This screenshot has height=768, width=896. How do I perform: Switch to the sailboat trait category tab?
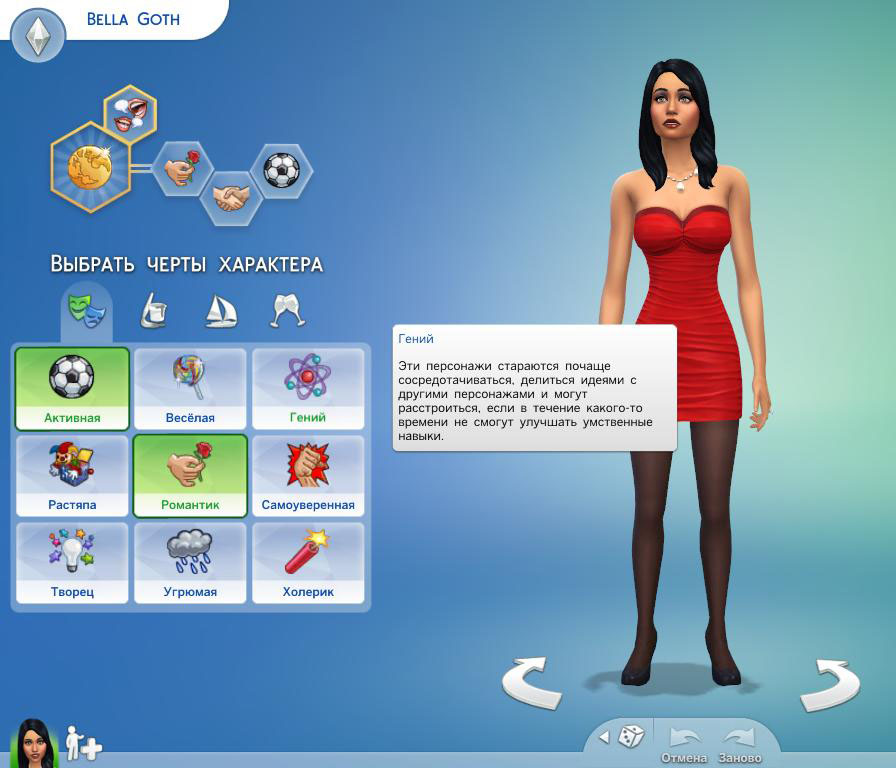pyautogui.click(x=220, y=310)
